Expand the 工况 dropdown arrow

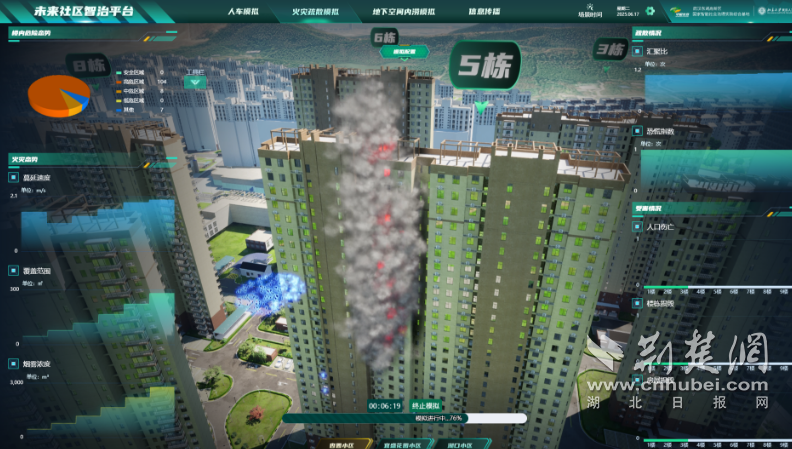point(197,83)
